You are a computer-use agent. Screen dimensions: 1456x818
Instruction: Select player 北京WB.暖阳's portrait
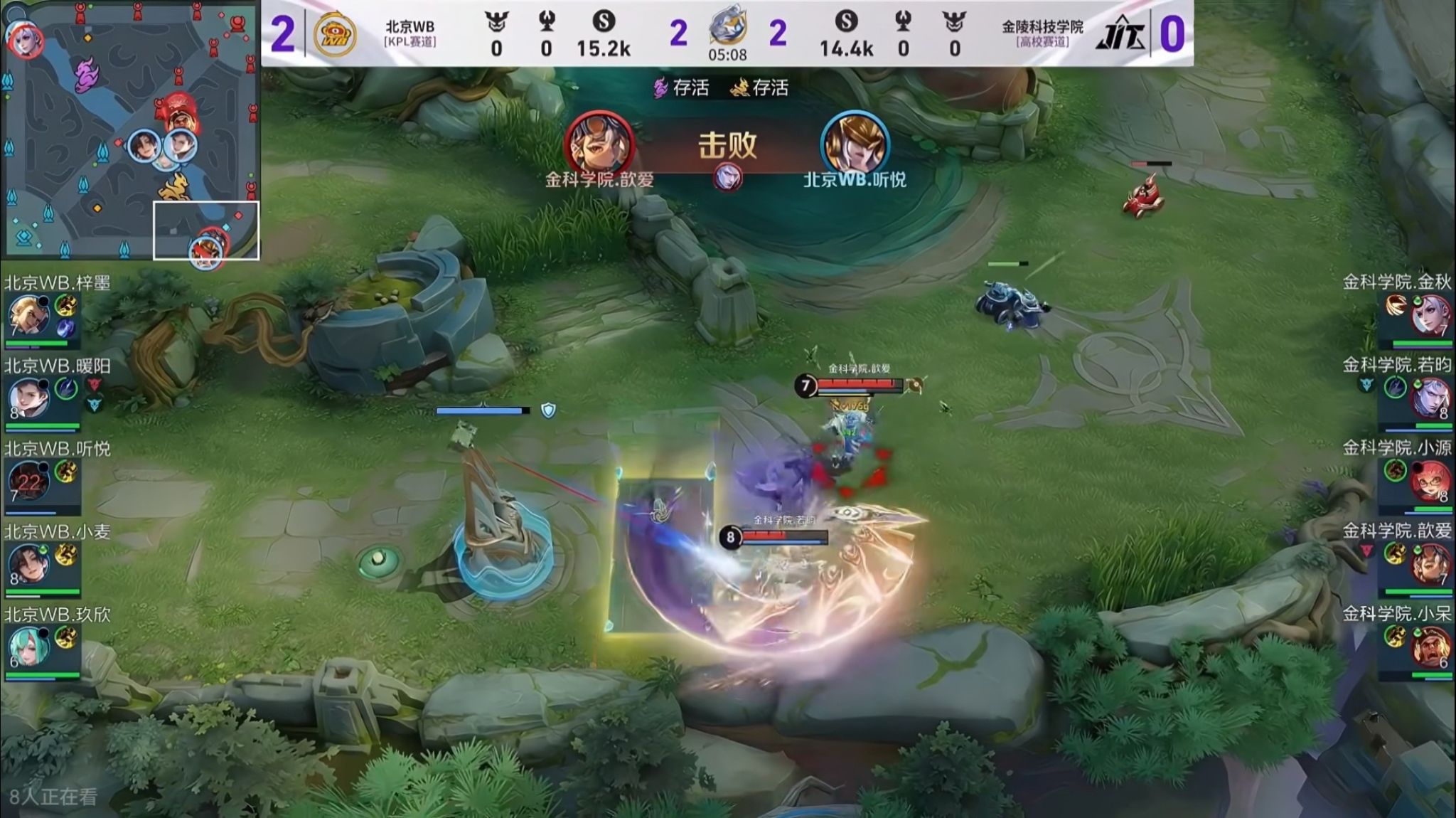pos(28,399)
